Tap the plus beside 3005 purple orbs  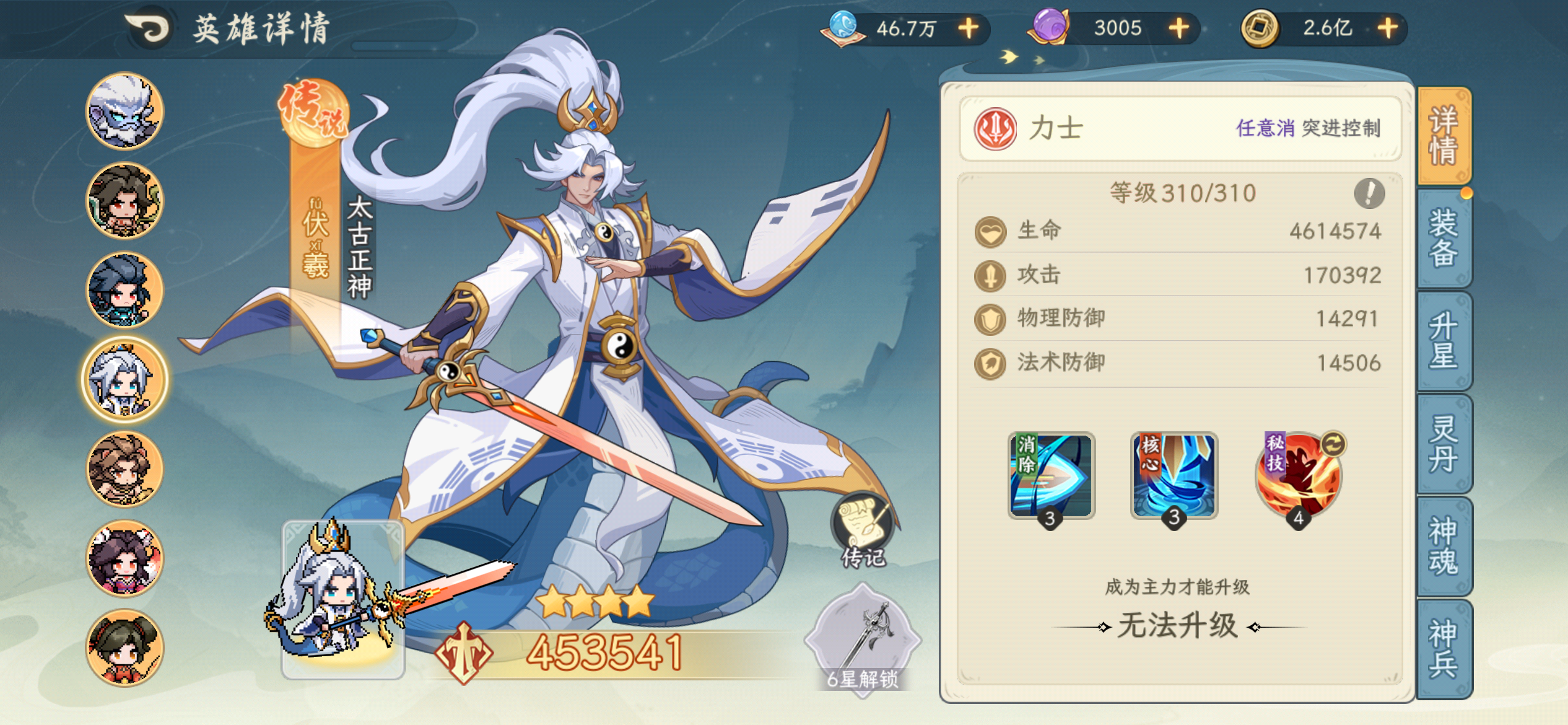pyautogui.click(x=1182, y=27)
